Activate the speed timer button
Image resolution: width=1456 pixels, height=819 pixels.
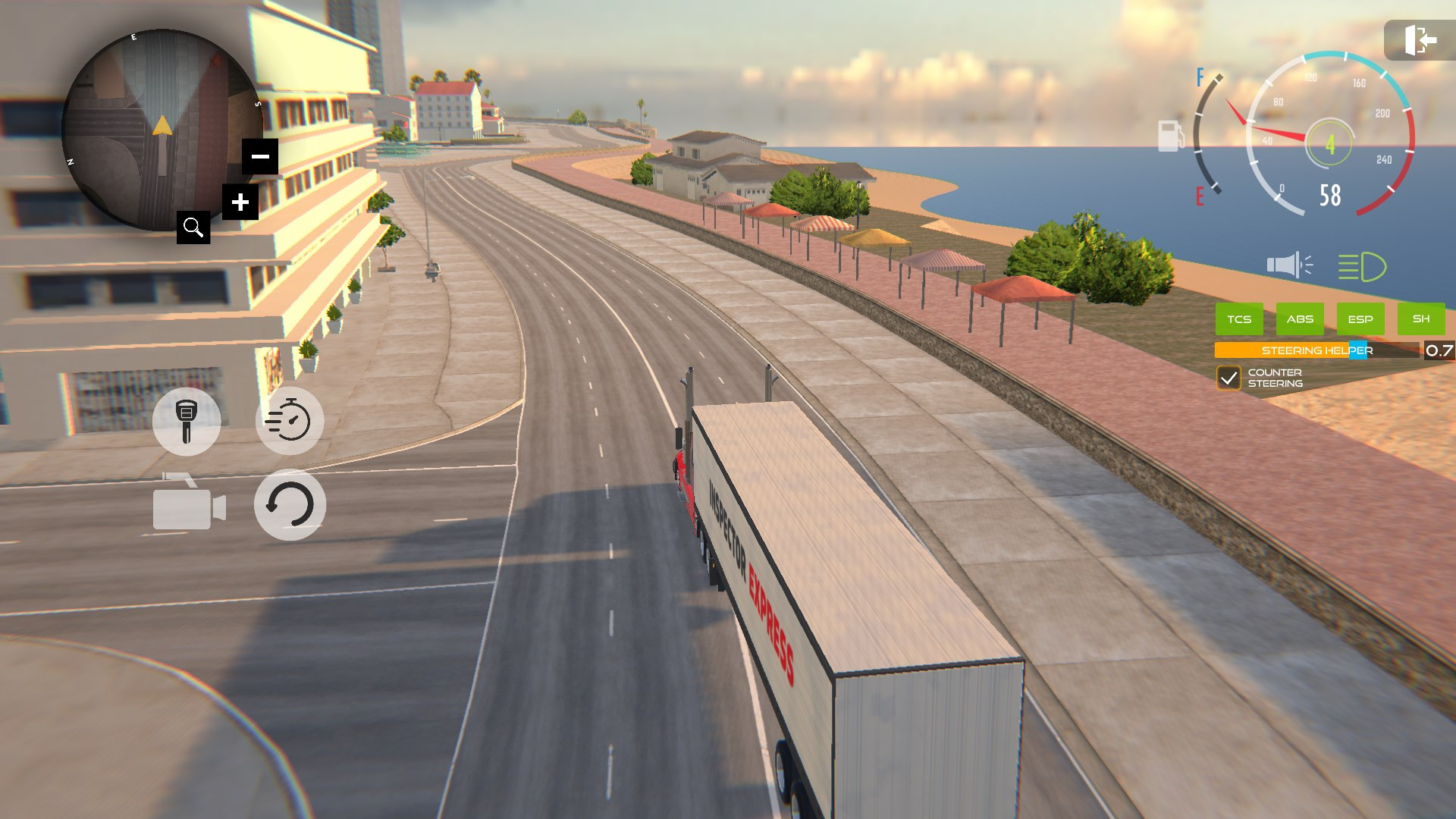pos(290,421)
